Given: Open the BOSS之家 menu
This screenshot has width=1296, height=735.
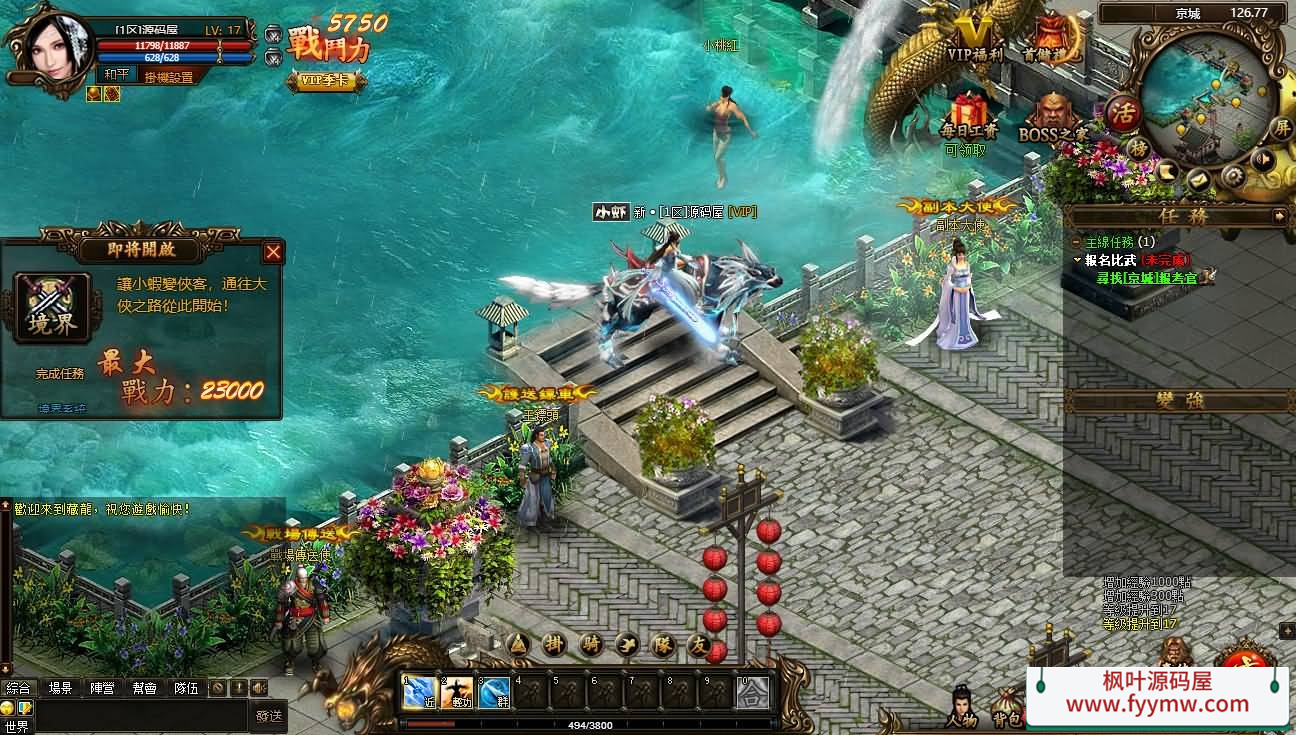Looking at the screenshot, I should click(x=1052, y=116).
